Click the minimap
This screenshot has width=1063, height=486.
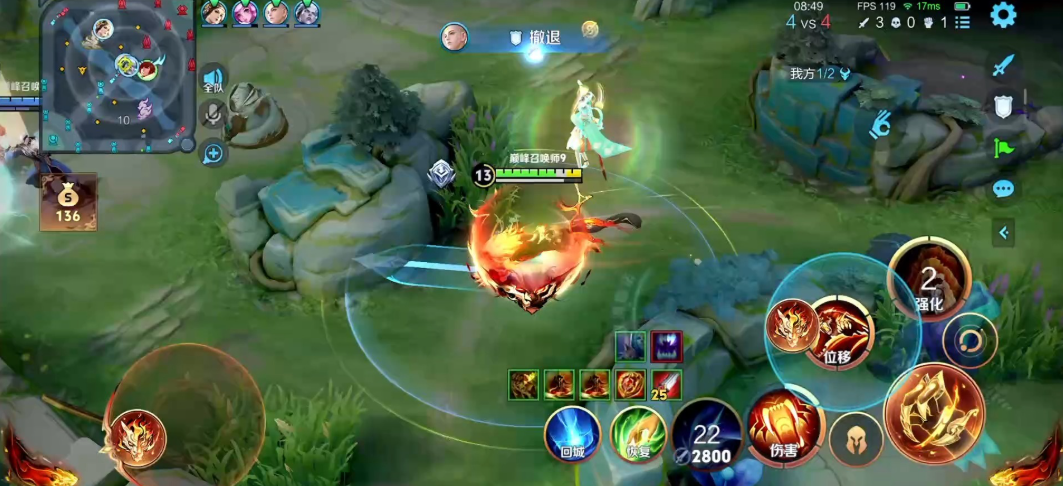[x=118, y=75]
